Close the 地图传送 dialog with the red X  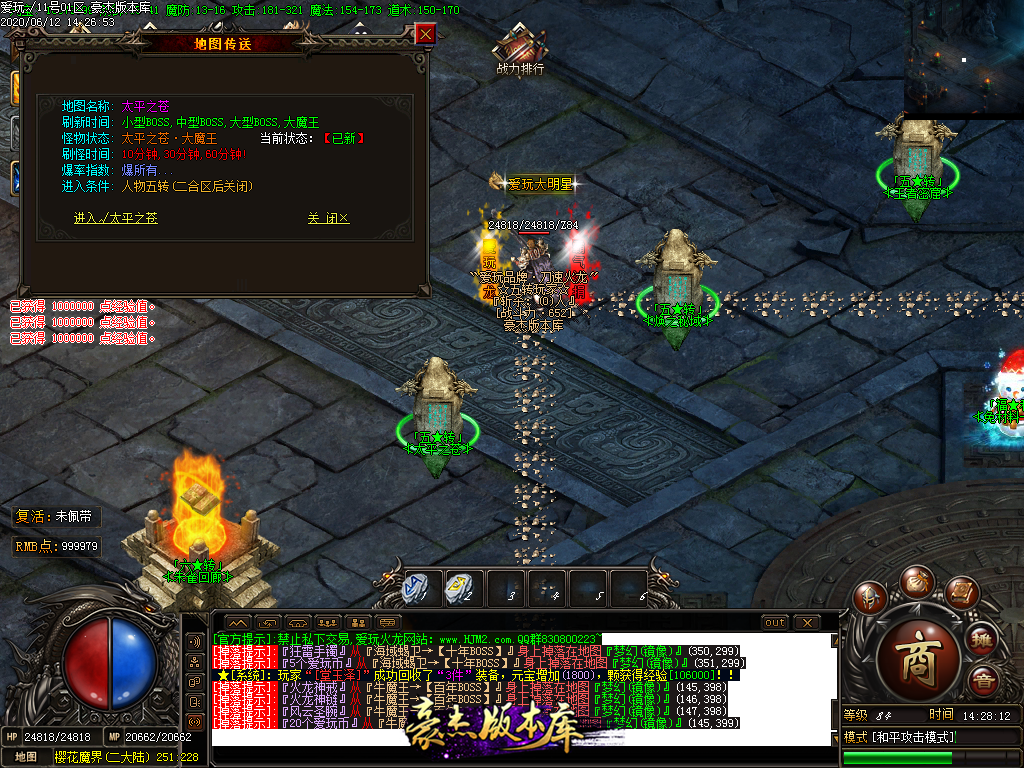click(425, 34)
